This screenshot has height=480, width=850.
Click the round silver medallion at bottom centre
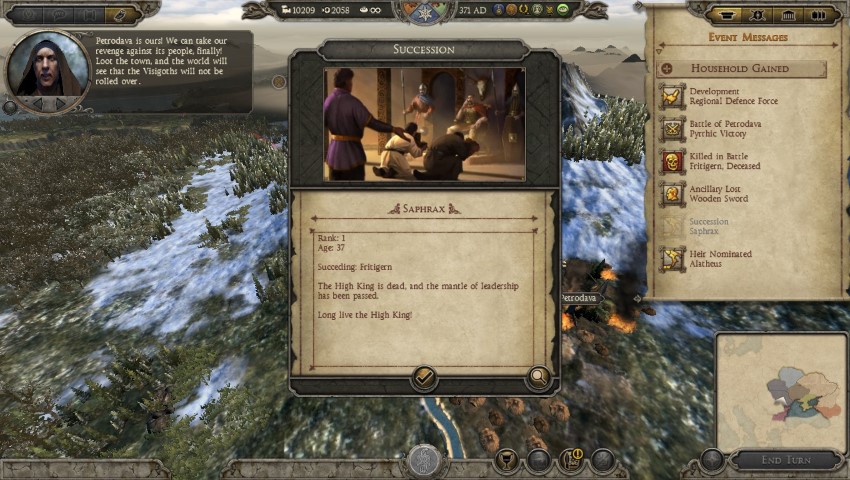click(424, 461)
